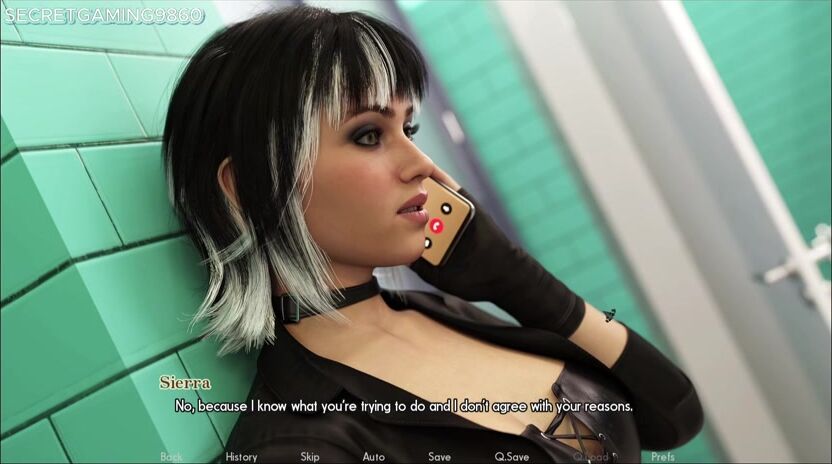The image size is (832, 464).
Task: Go Back to the previous line
Action: (171, 457)
